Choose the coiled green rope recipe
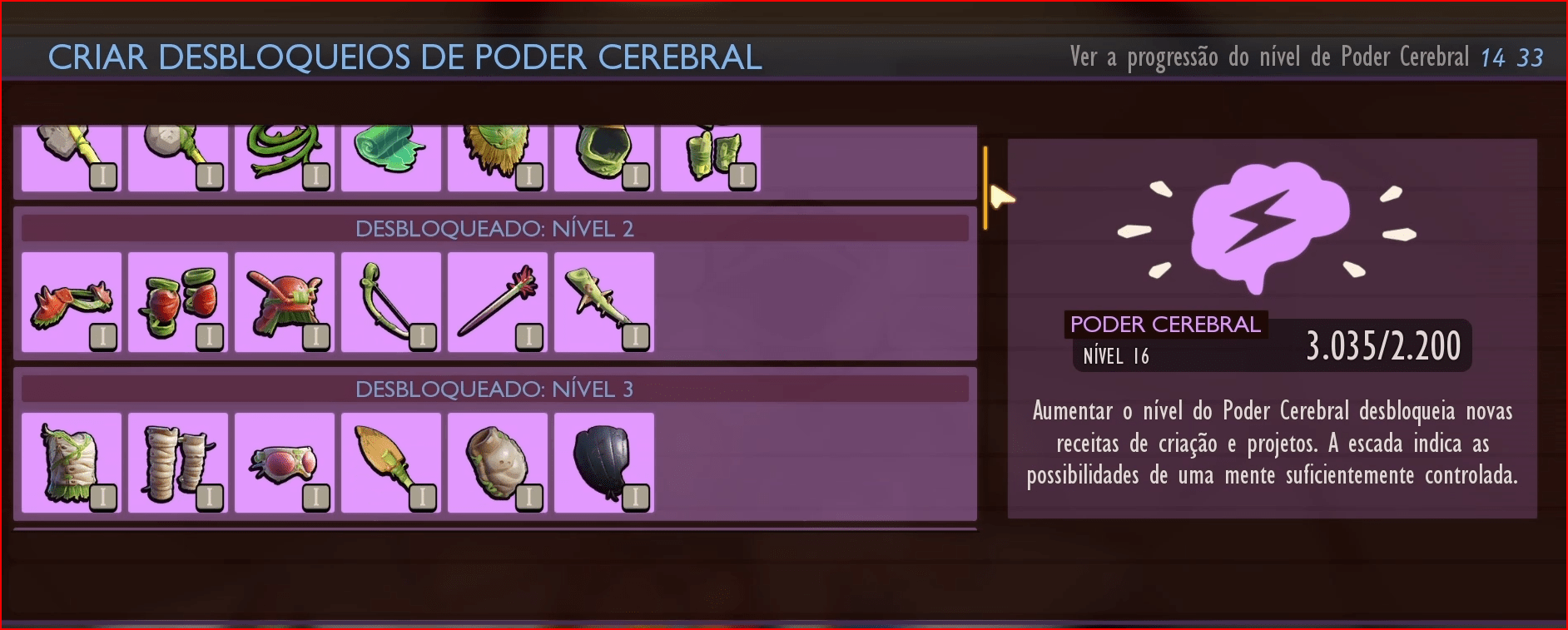1568x630 pixels. tap(285, 158)
